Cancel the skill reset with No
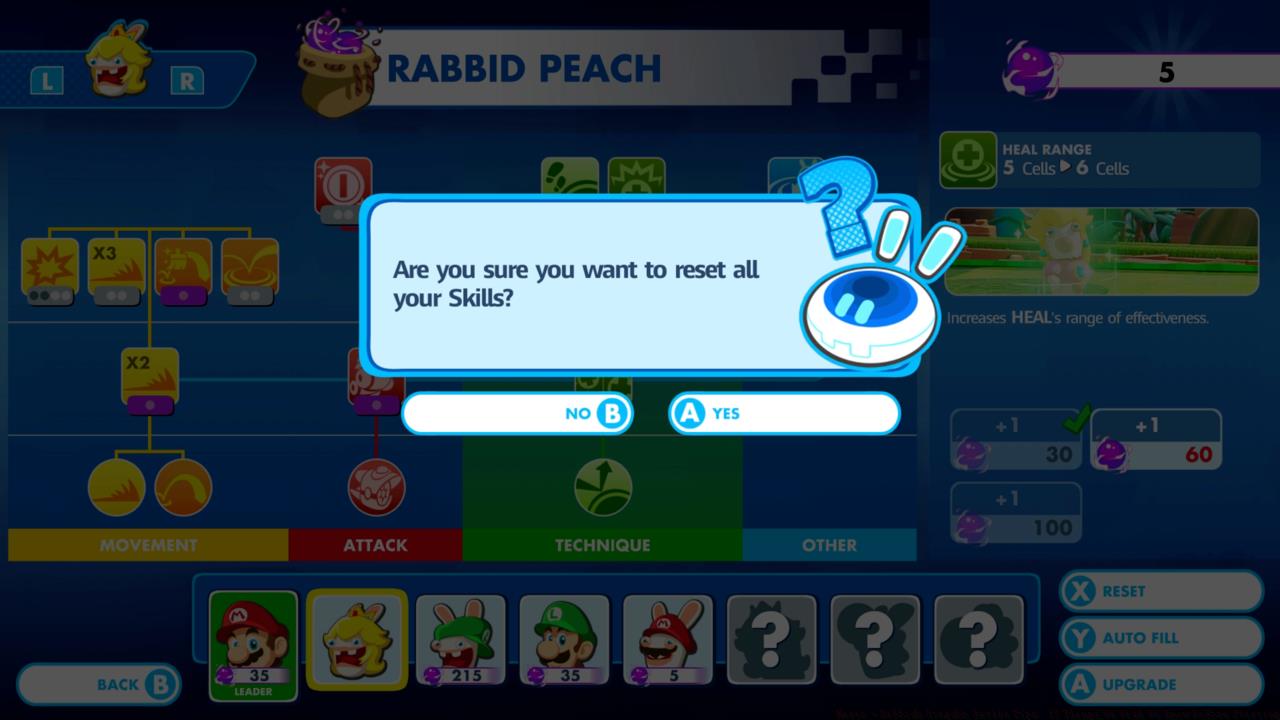Viewport: 1280px width, 720px height. pos(517,413)
